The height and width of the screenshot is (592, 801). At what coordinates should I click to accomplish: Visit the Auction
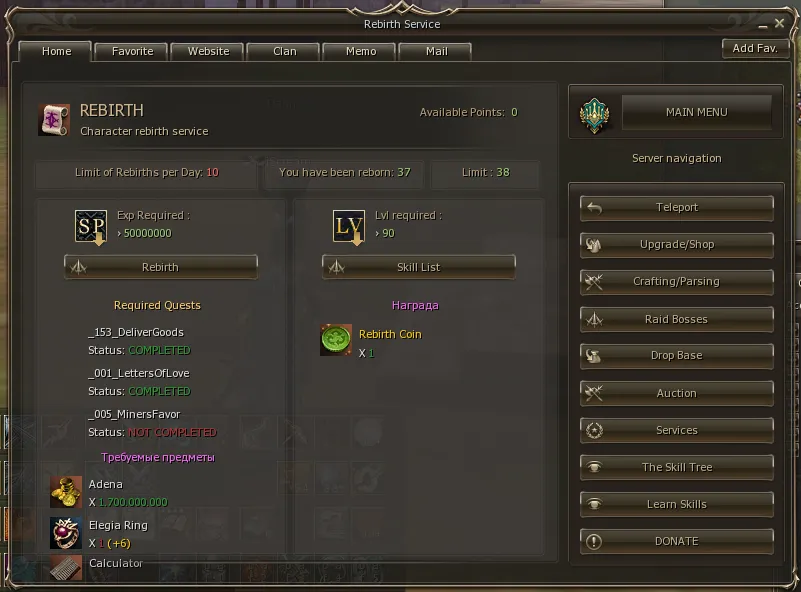pyautogui.click(x=677, y=393)
